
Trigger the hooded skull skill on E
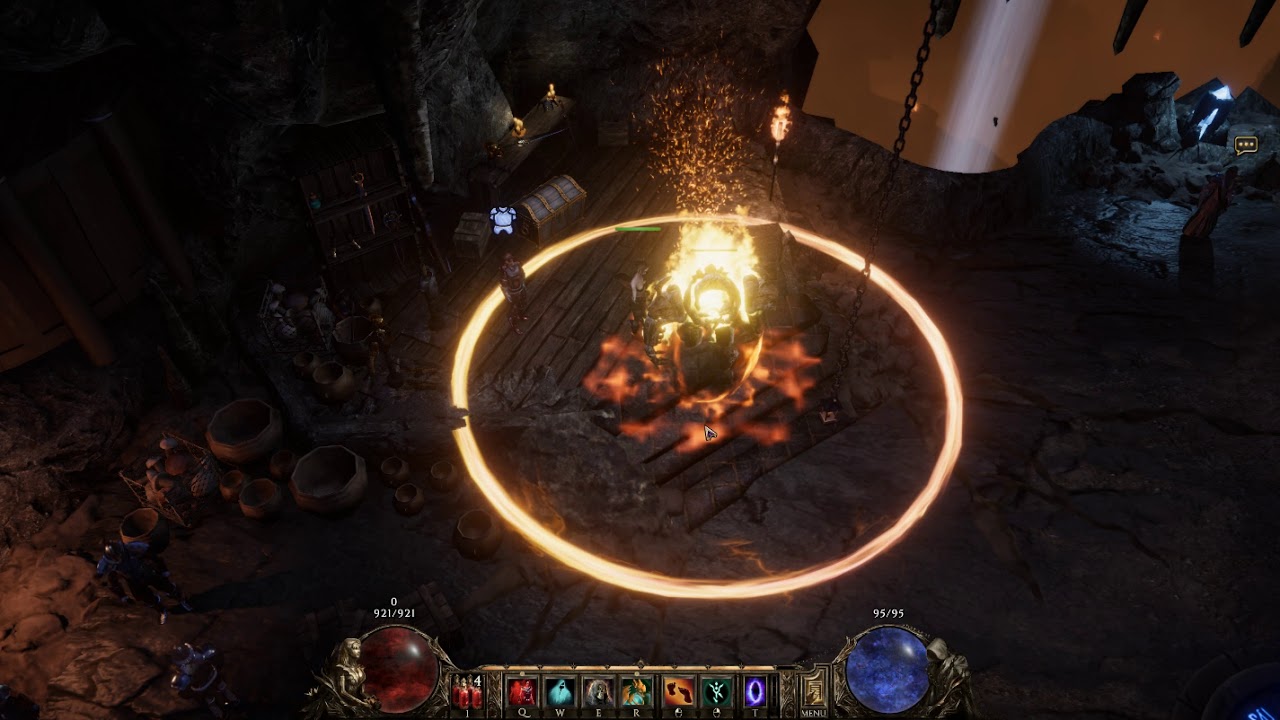point(599,692)
